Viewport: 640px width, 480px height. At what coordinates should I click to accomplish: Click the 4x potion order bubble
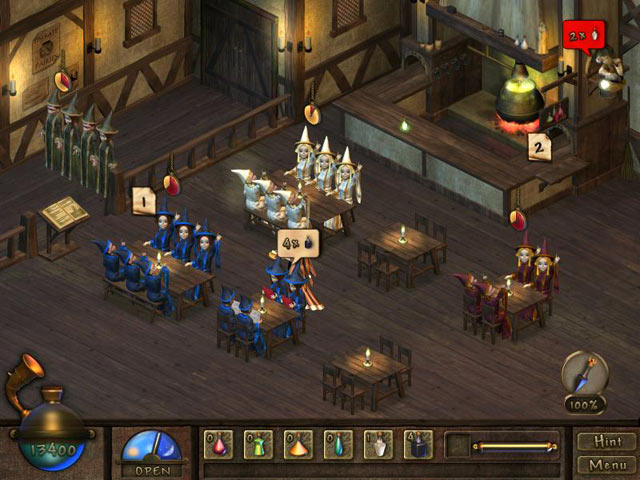point(298,244)
